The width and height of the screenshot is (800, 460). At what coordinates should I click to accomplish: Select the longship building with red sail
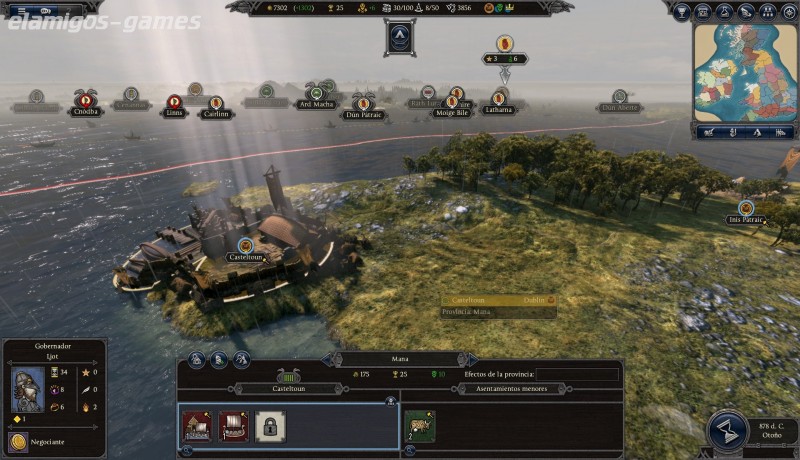point(232,425)
